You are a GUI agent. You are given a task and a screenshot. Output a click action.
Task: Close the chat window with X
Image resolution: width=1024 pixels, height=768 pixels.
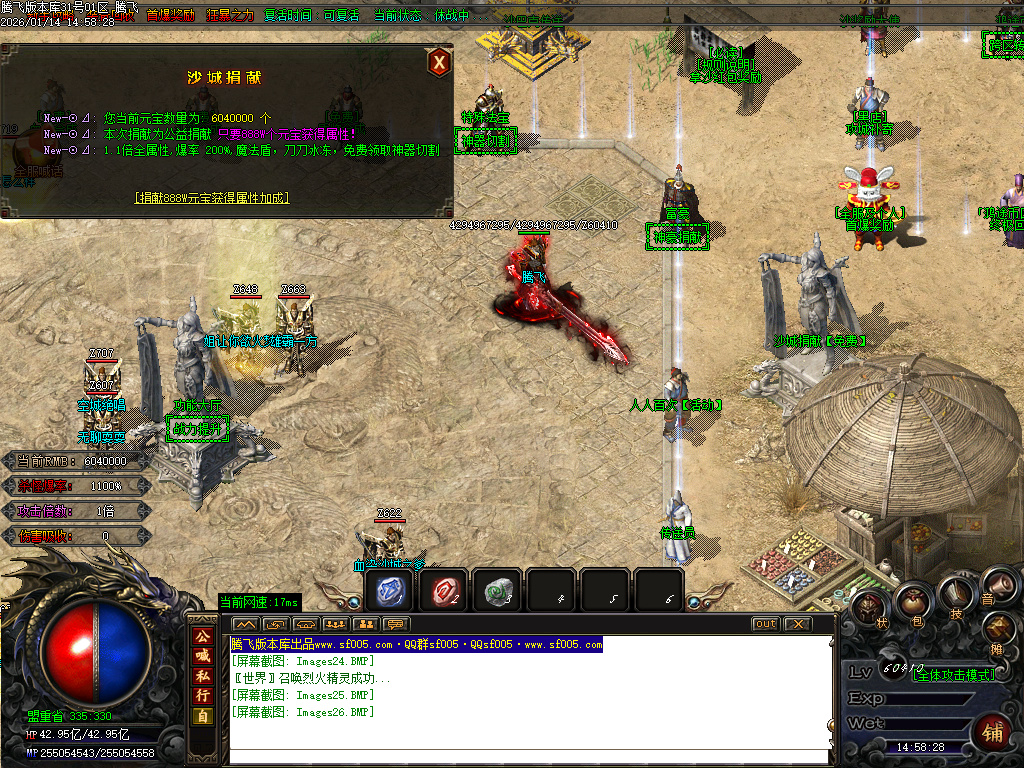(x=796, y=624)
